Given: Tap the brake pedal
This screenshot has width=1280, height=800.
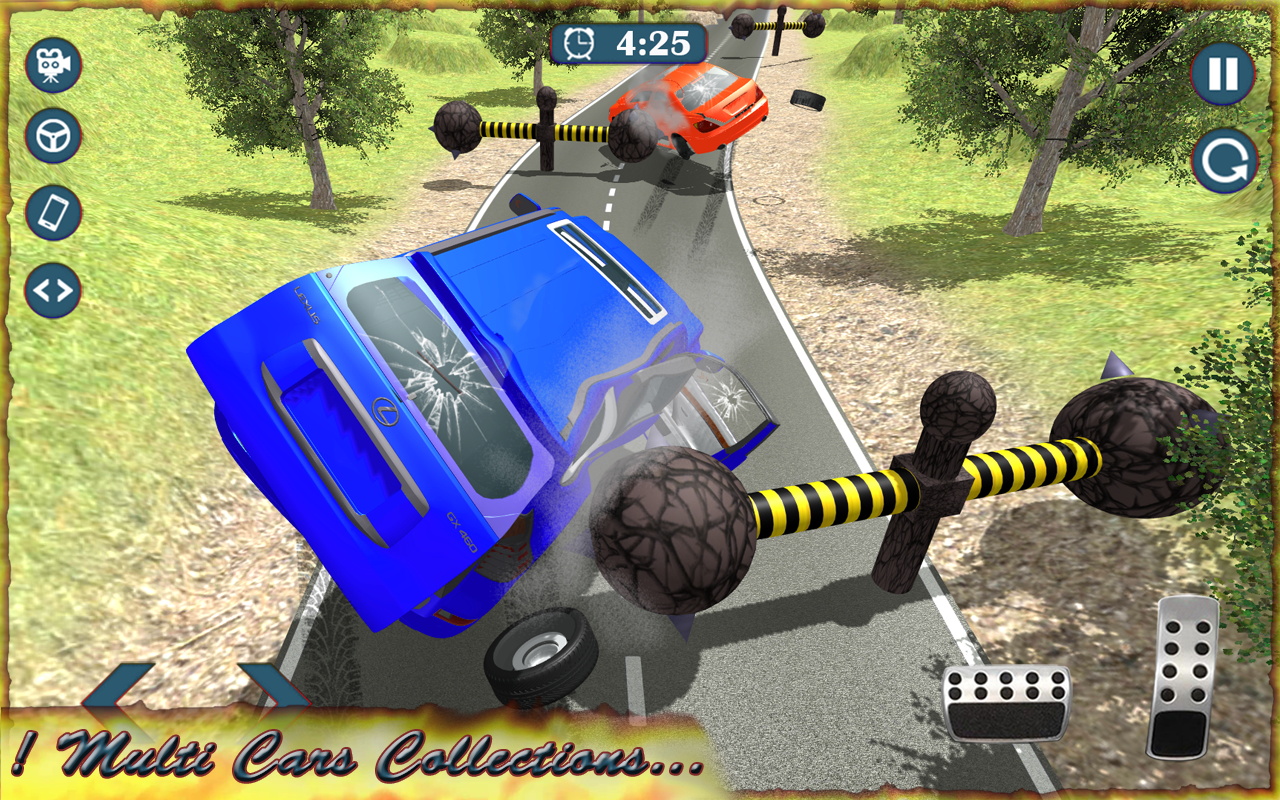Looking at the screenshot, I should pos(1006,703).
